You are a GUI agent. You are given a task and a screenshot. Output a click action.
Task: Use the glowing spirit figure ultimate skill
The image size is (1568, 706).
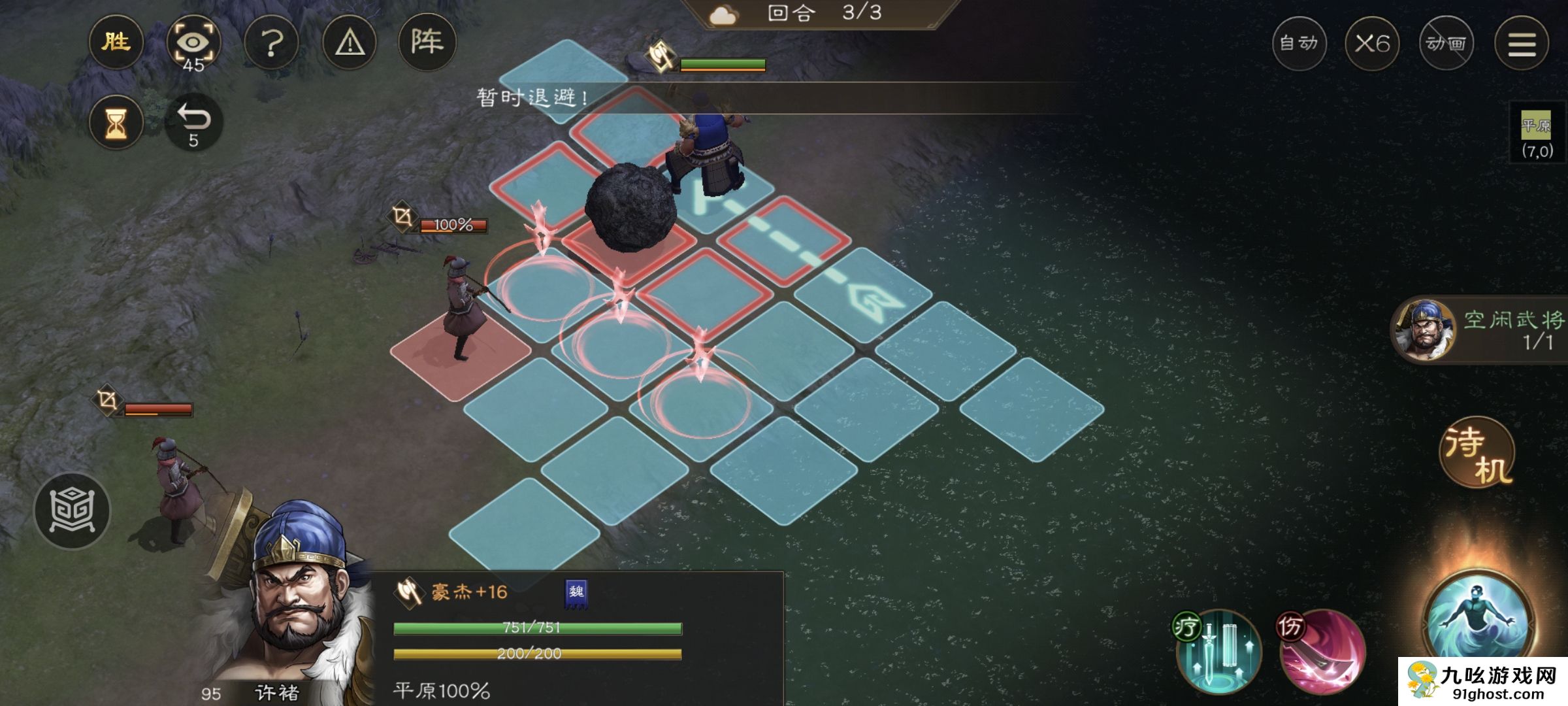click(x=1478, y=621)
